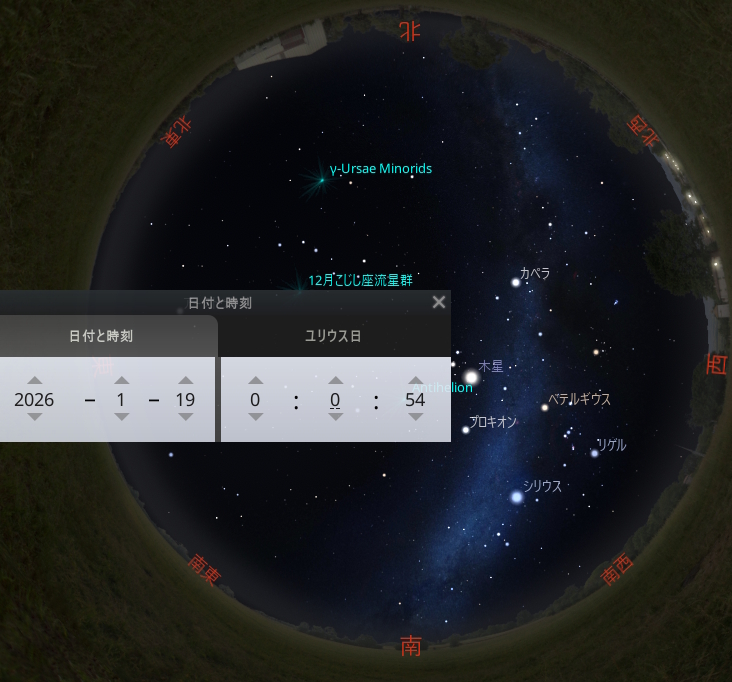Raise the day above 19
Image resolution: width=732 pixels, height=682 pixels.
pyautogui.click(x=185, y=381)
